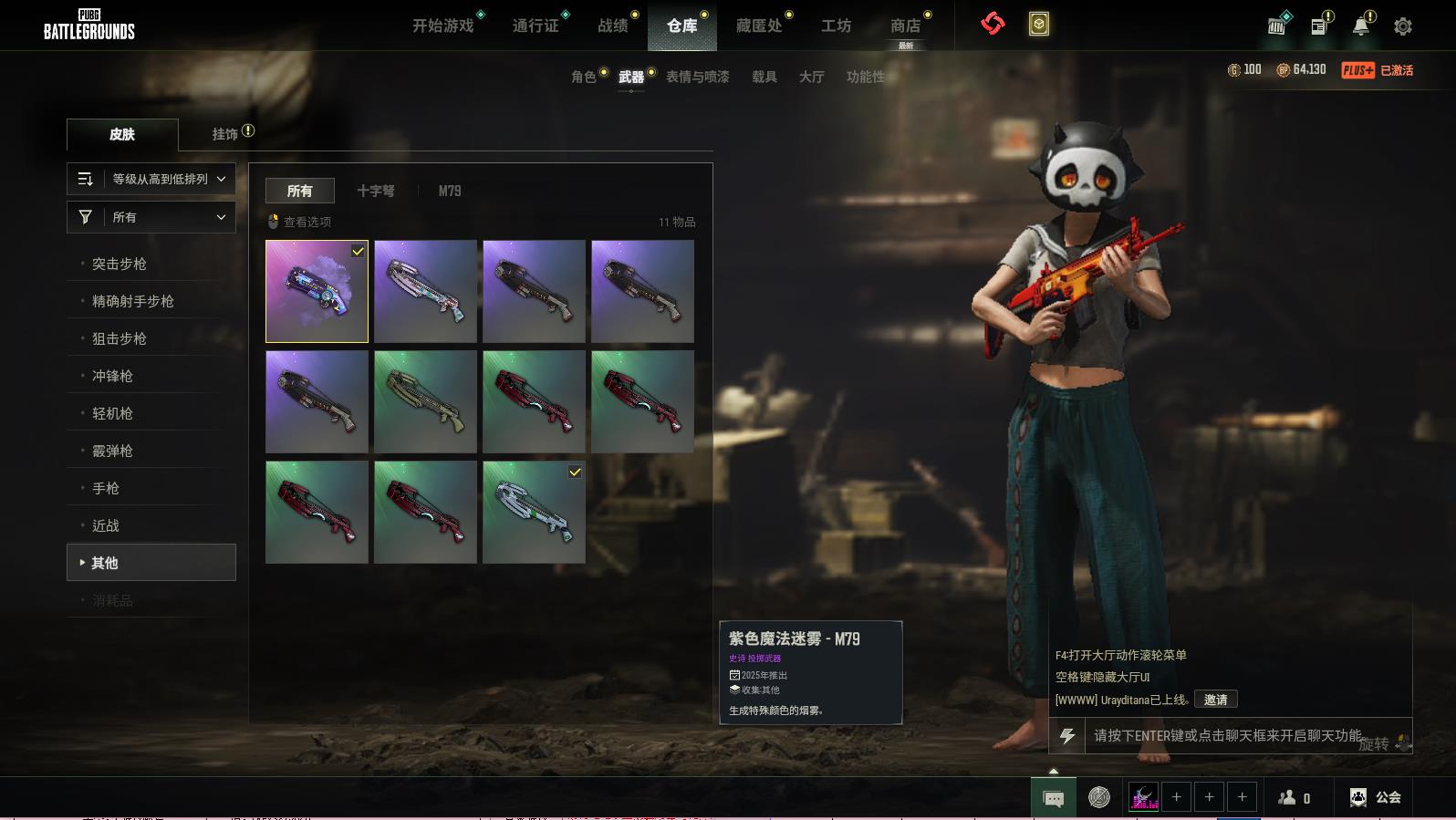Open the 商店 shop page
Image resolution: width=1456 pixels, height=820 pixels.
pos(905,26)
